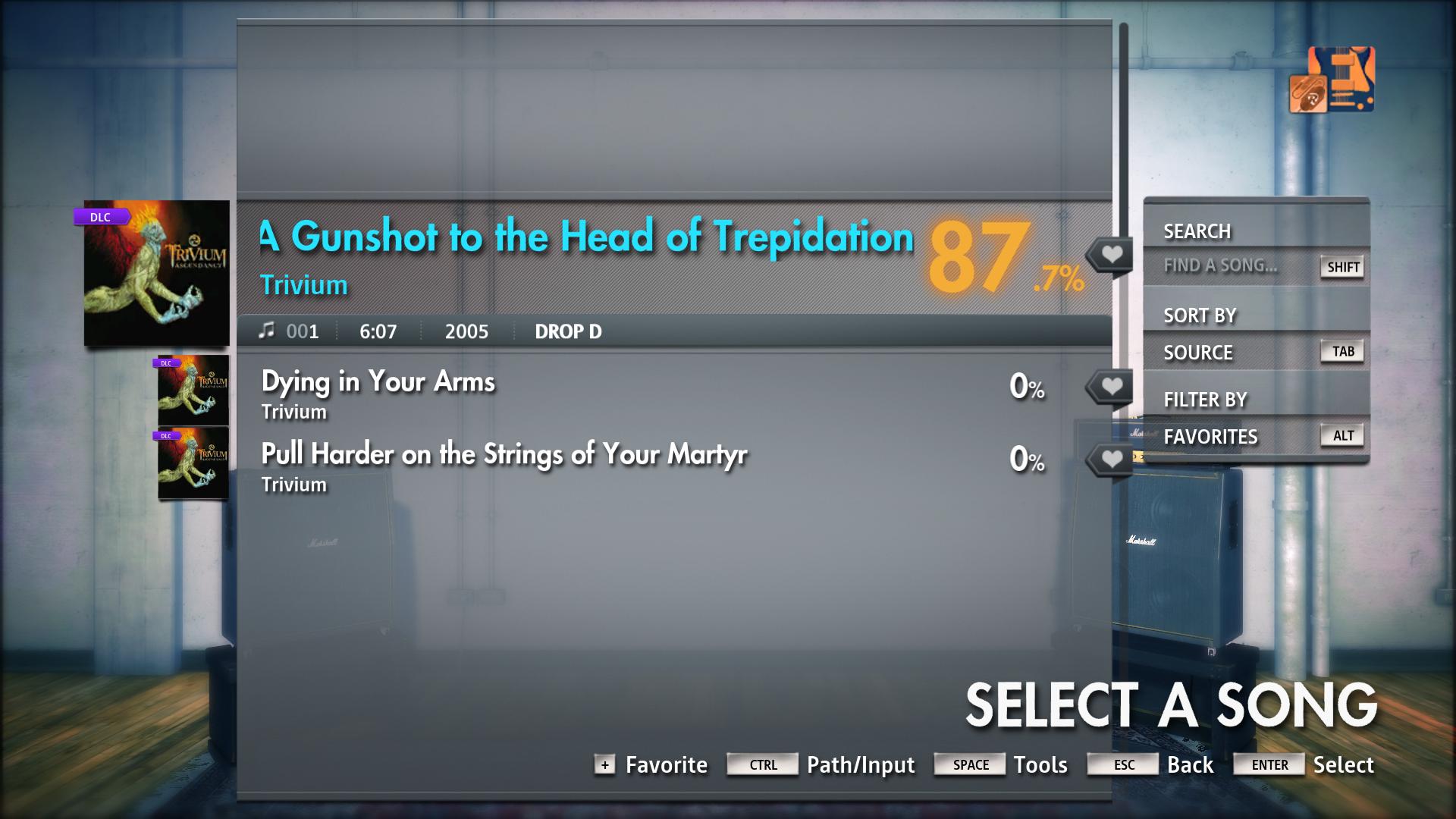Image resolution: width=1456 pixels, height=819 pixels.
Task: Click the ESC key badge for Back
Action: [x=1122, y=764]
